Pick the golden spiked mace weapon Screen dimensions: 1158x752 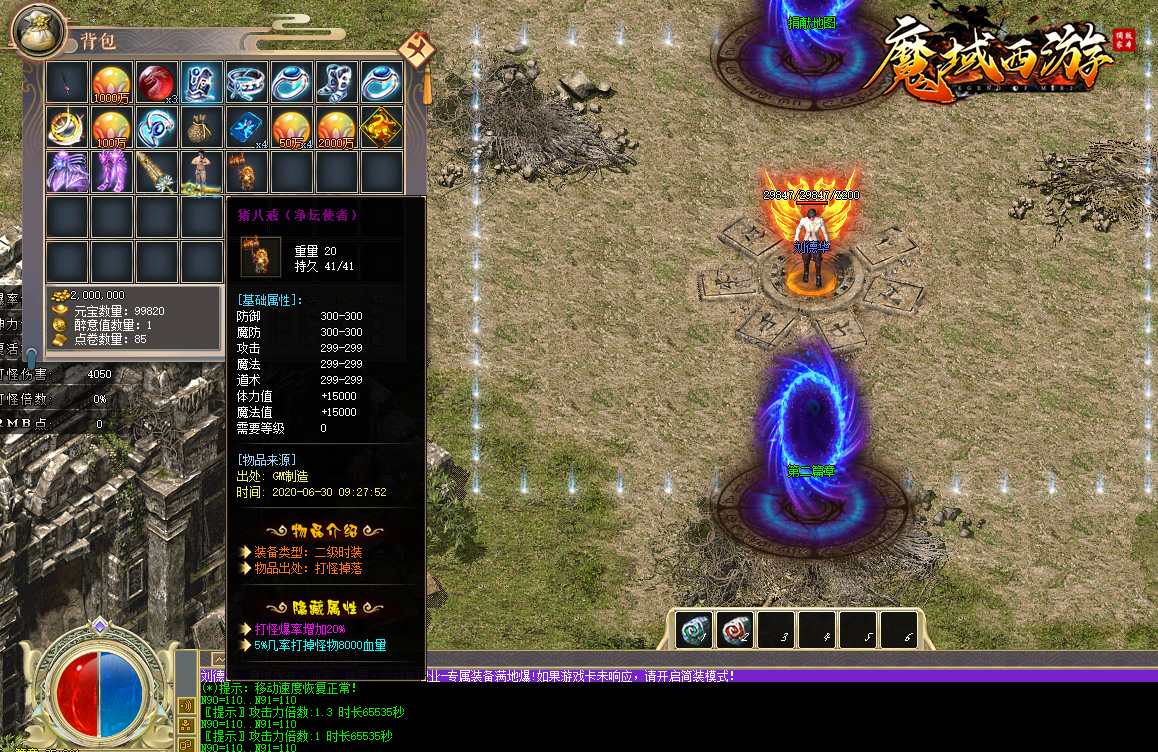click(x=156, y=172)
